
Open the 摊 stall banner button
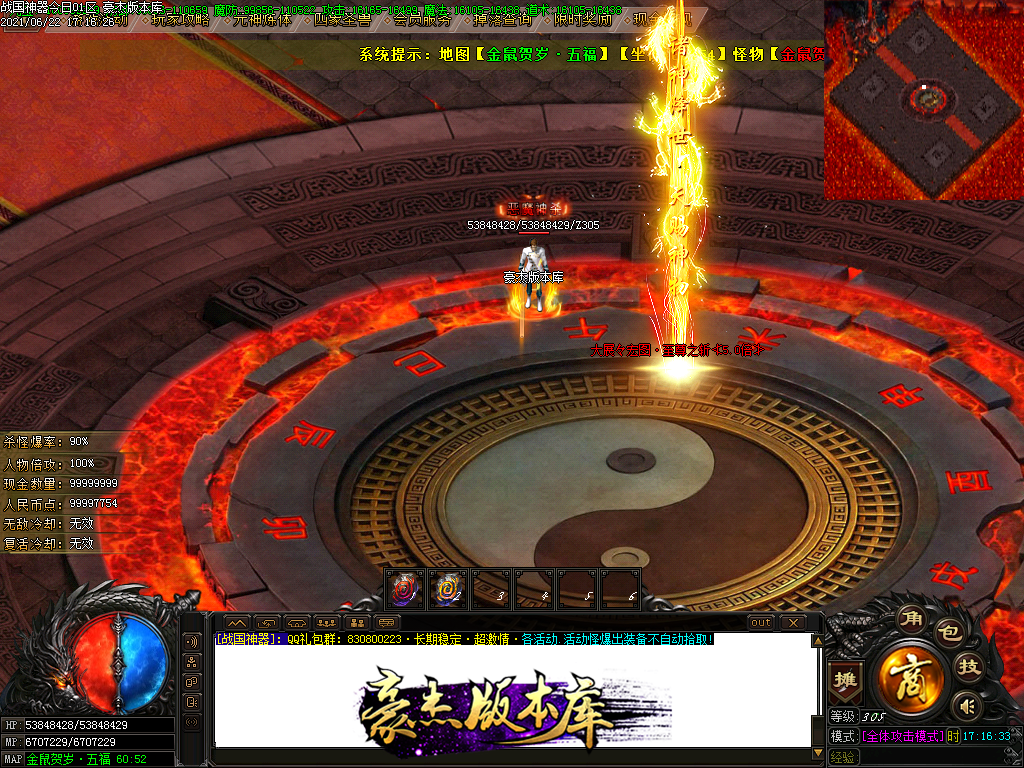(x=846, y=680)
